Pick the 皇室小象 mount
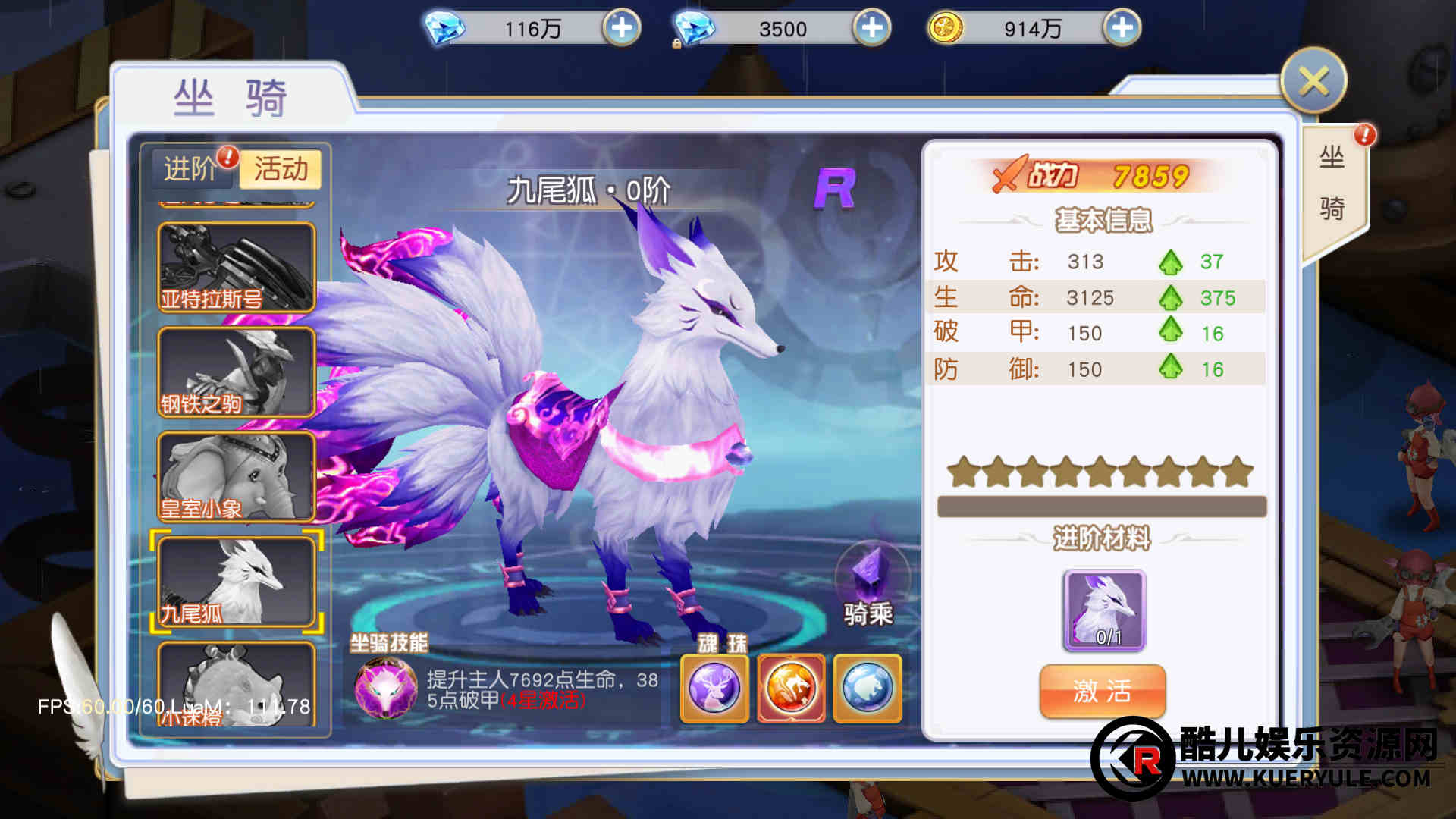Viewport: 1456px width, 819px height. pyautogui.click(x=236, y=477)
